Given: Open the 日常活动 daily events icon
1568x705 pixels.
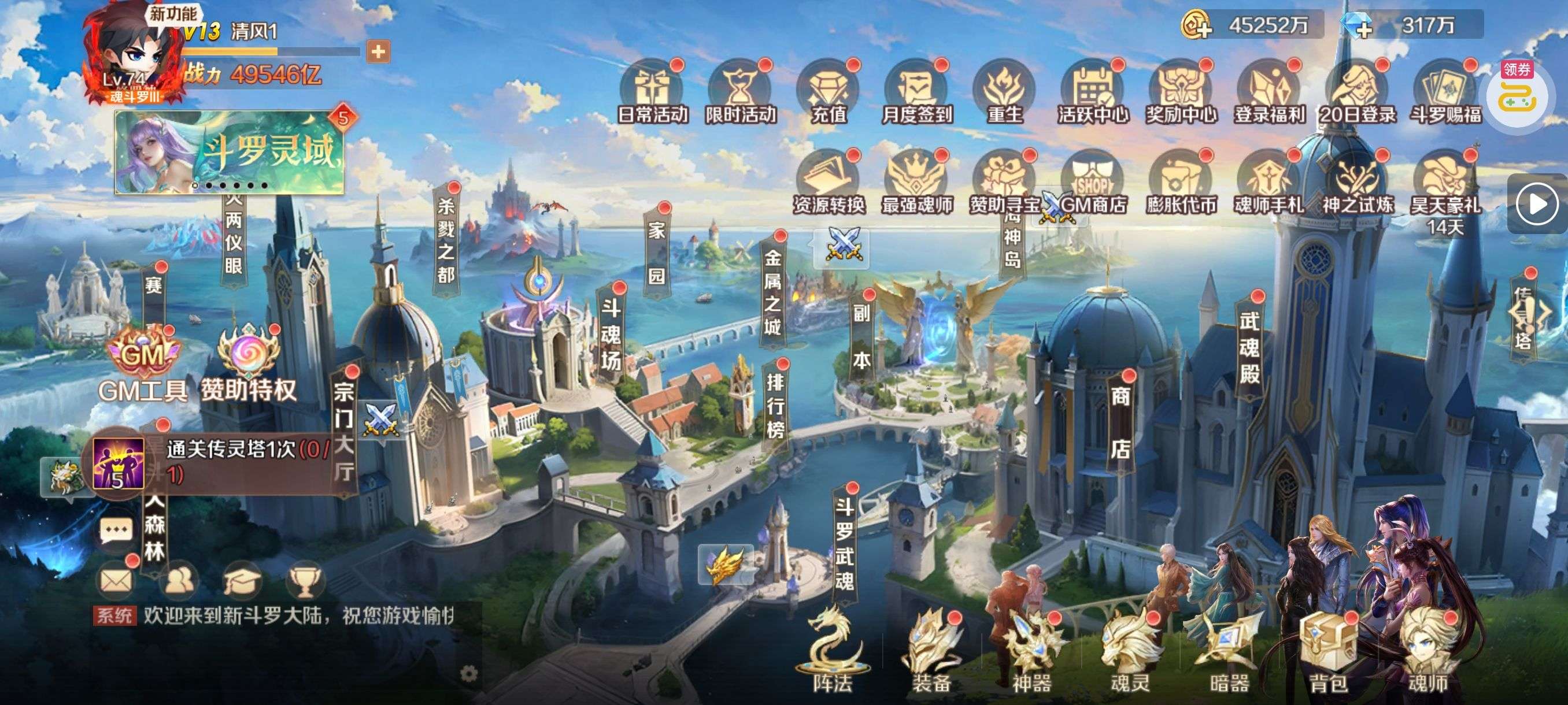Looking at the screenshot, I should [652, 92].
